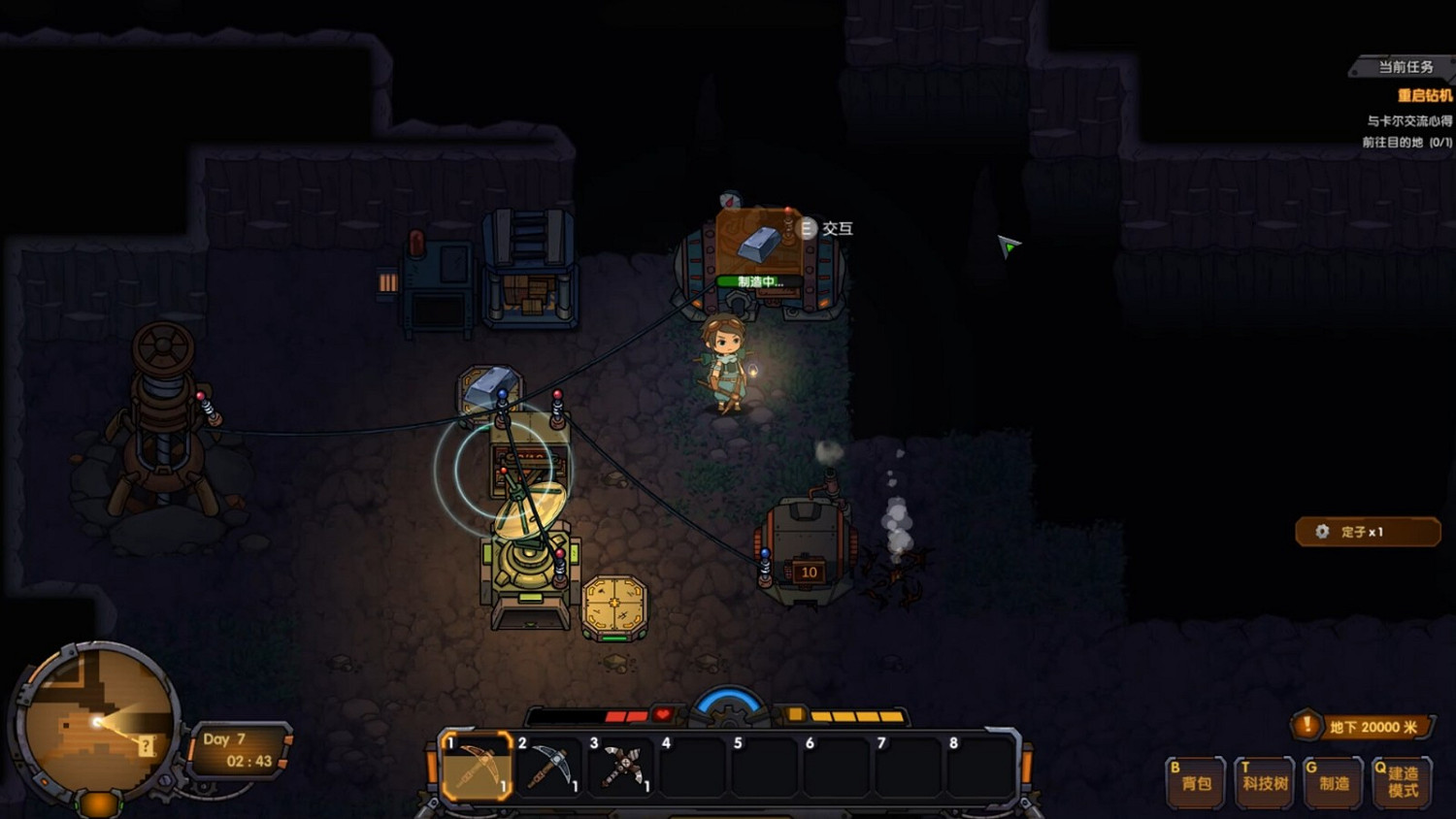This screenshot has width=1456, height=819.
Task: Select the weapon in hotbar slot 3
Action: 622,770
